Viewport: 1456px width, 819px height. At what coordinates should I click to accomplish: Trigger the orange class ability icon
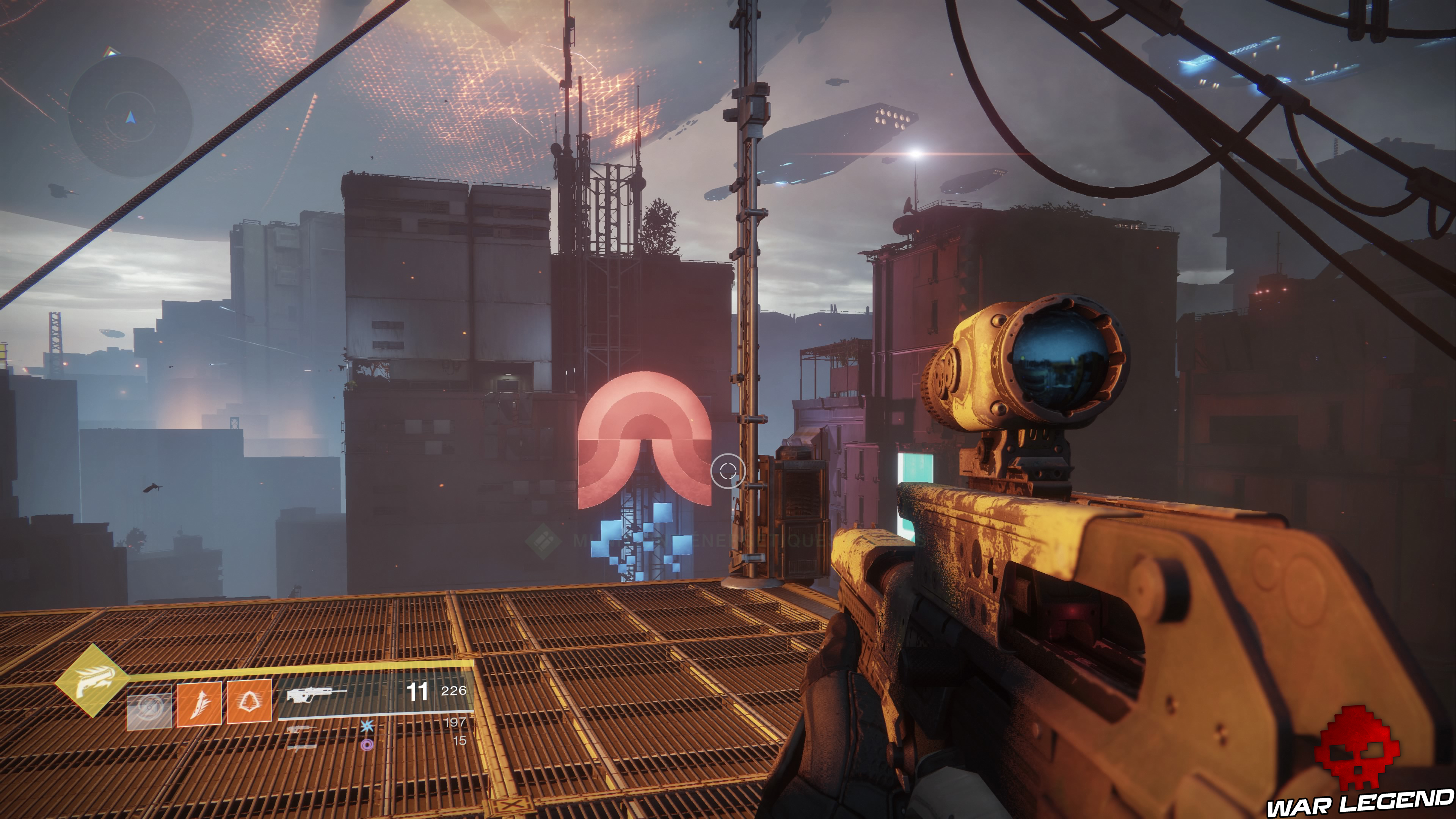click(249, 702)
